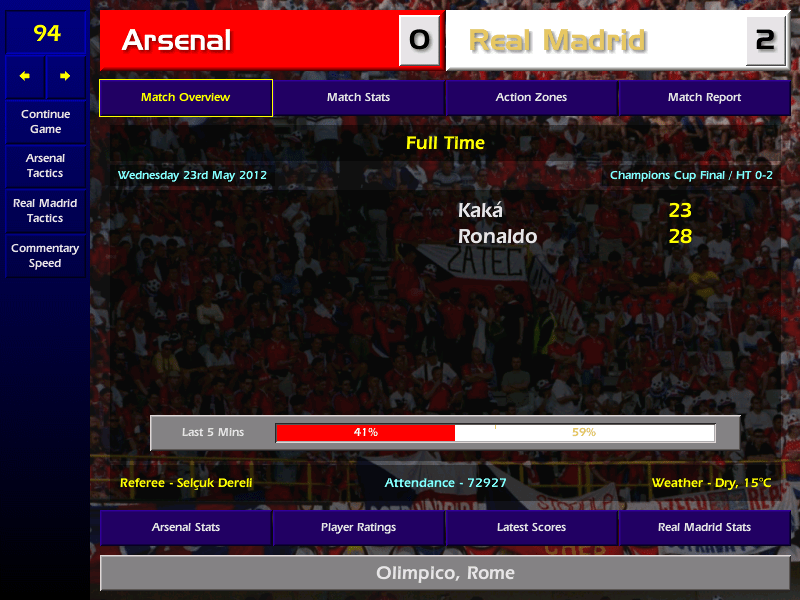The height and width of the screenshot is (600, 800).
Task: View Real Madrid Stats
Action: tap(704, 527)
